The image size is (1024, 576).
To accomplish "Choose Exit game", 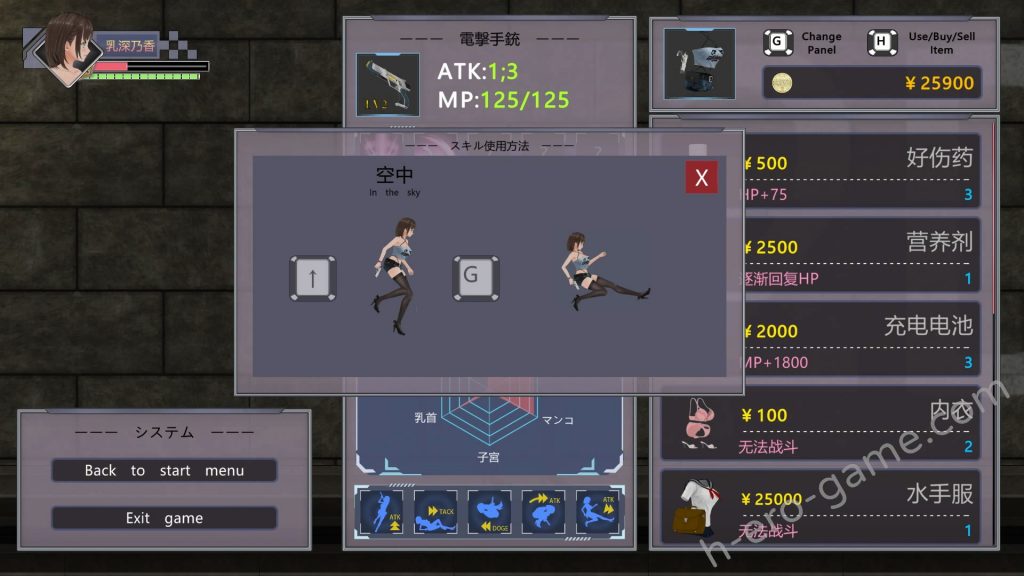I will tap(164, 518).
